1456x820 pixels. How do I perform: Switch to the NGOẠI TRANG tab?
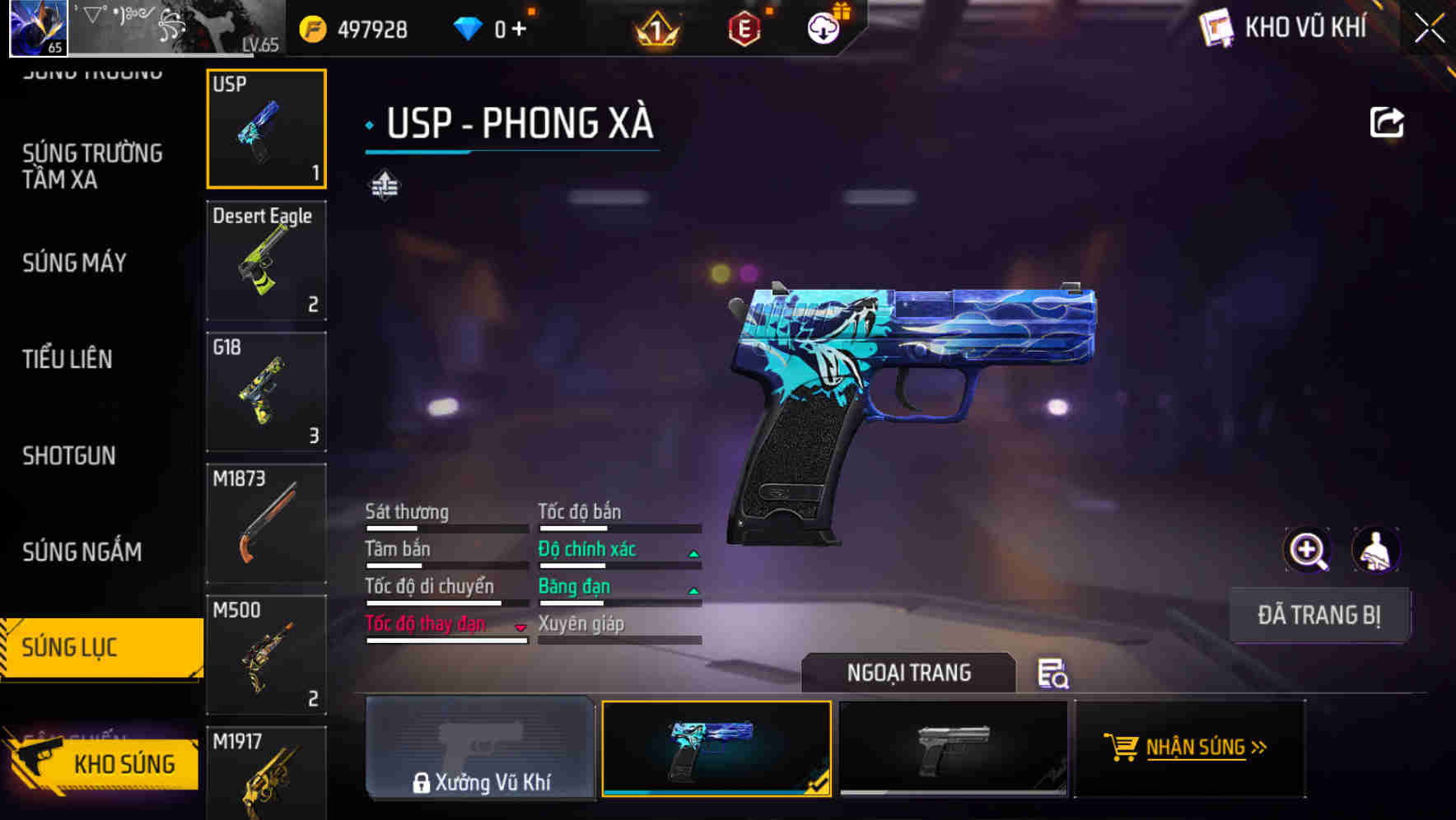coord(909,673)
